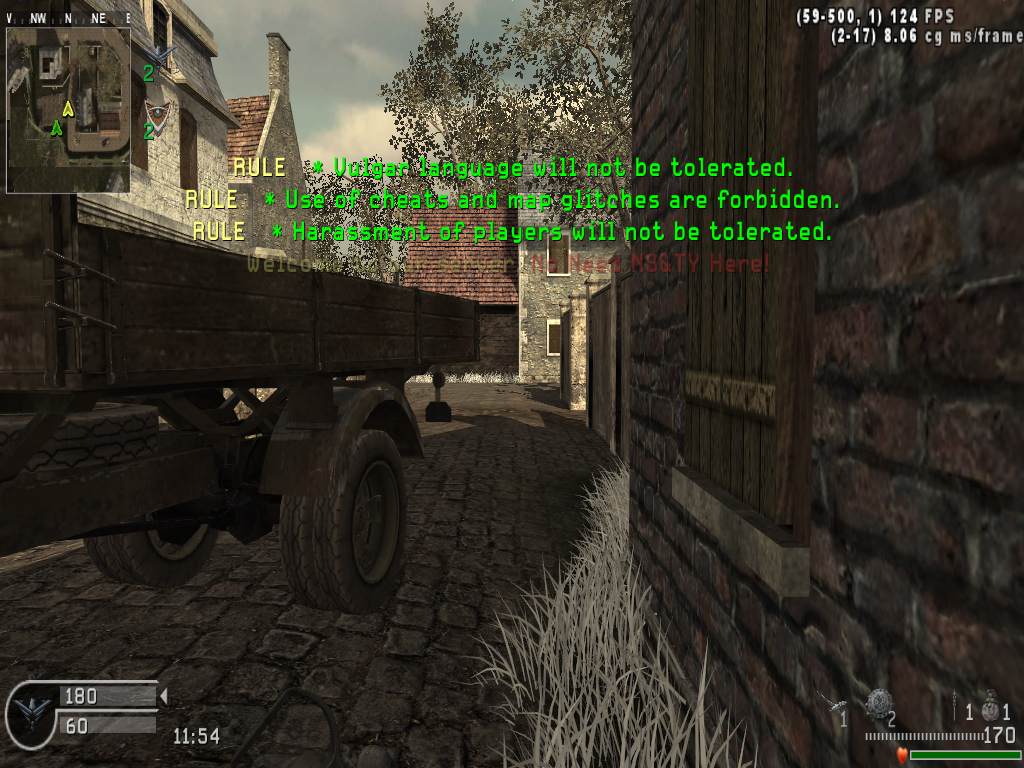Click the compass heading strip above the minimap
1024x768 pixels.
click(68, 18)
